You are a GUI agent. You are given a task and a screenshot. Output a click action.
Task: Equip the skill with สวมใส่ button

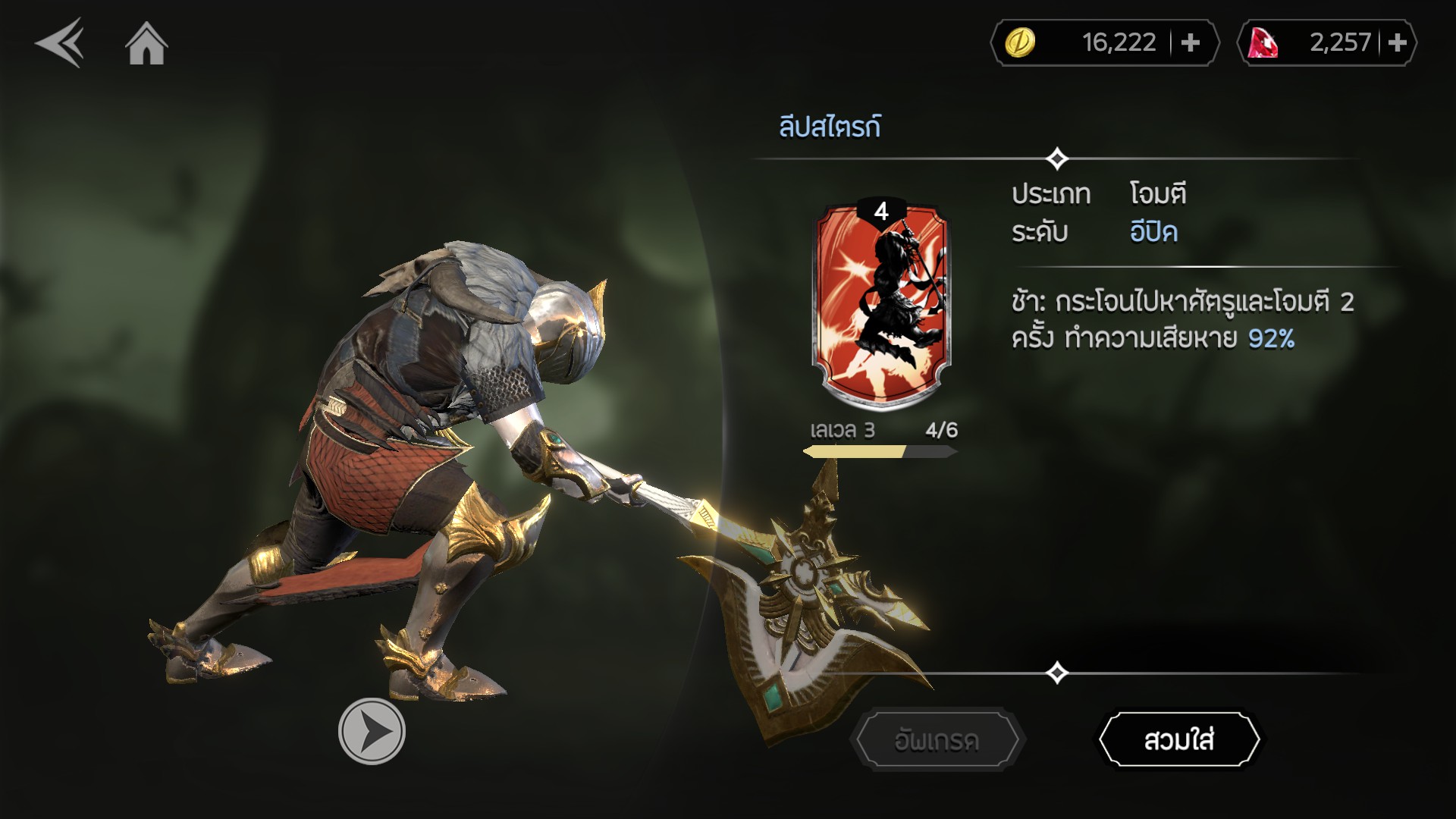(1179, 739)
